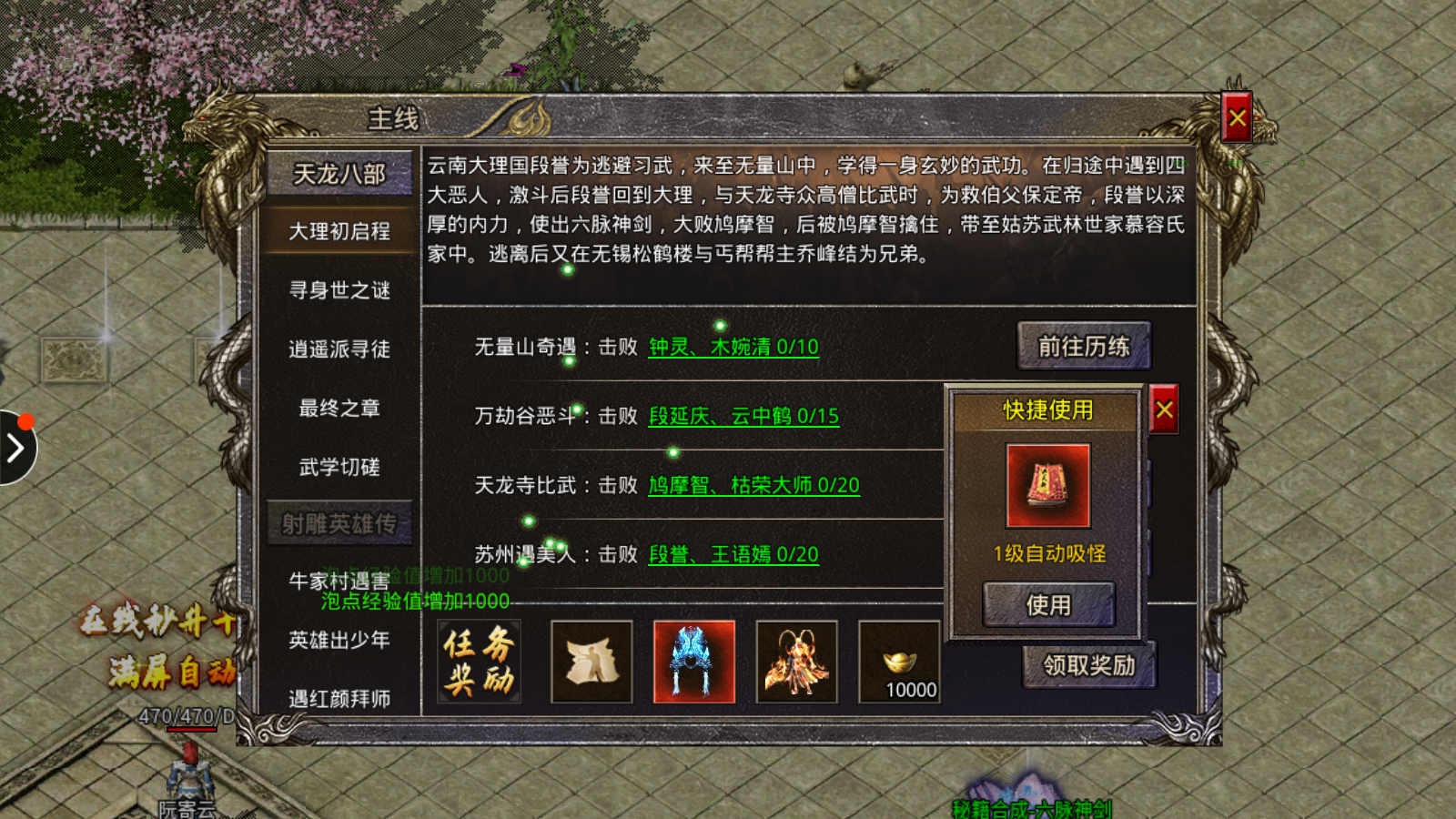Select the scroll reward item icon
Viewport: 1456px width, 819px height.
coord(591,662)
